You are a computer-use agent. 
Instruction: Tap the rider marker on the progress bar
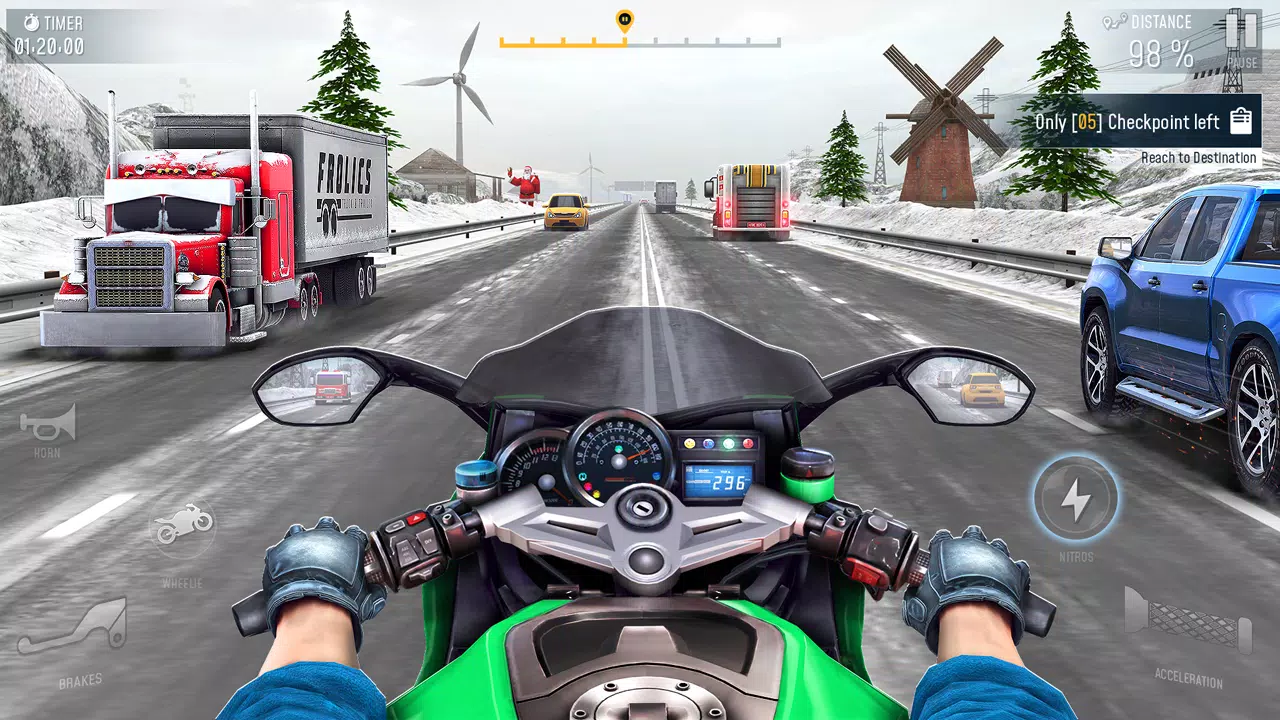[624, 20]
